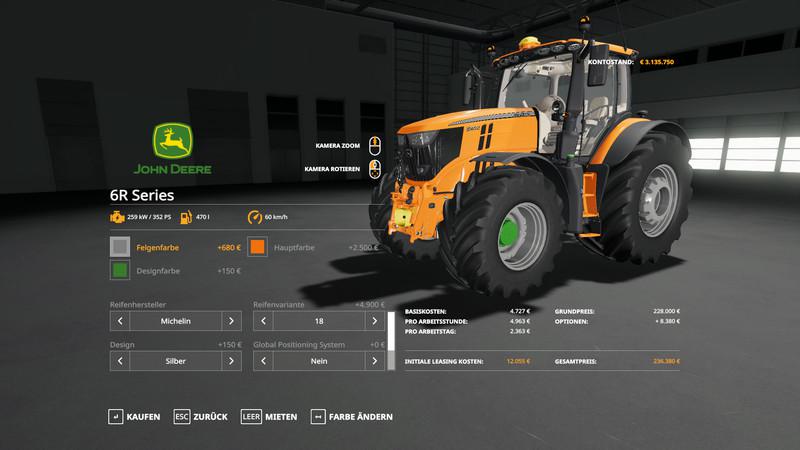This screenshot has width=800, height=450.
Task: Go back with the Zurück button
Action: 200,416
